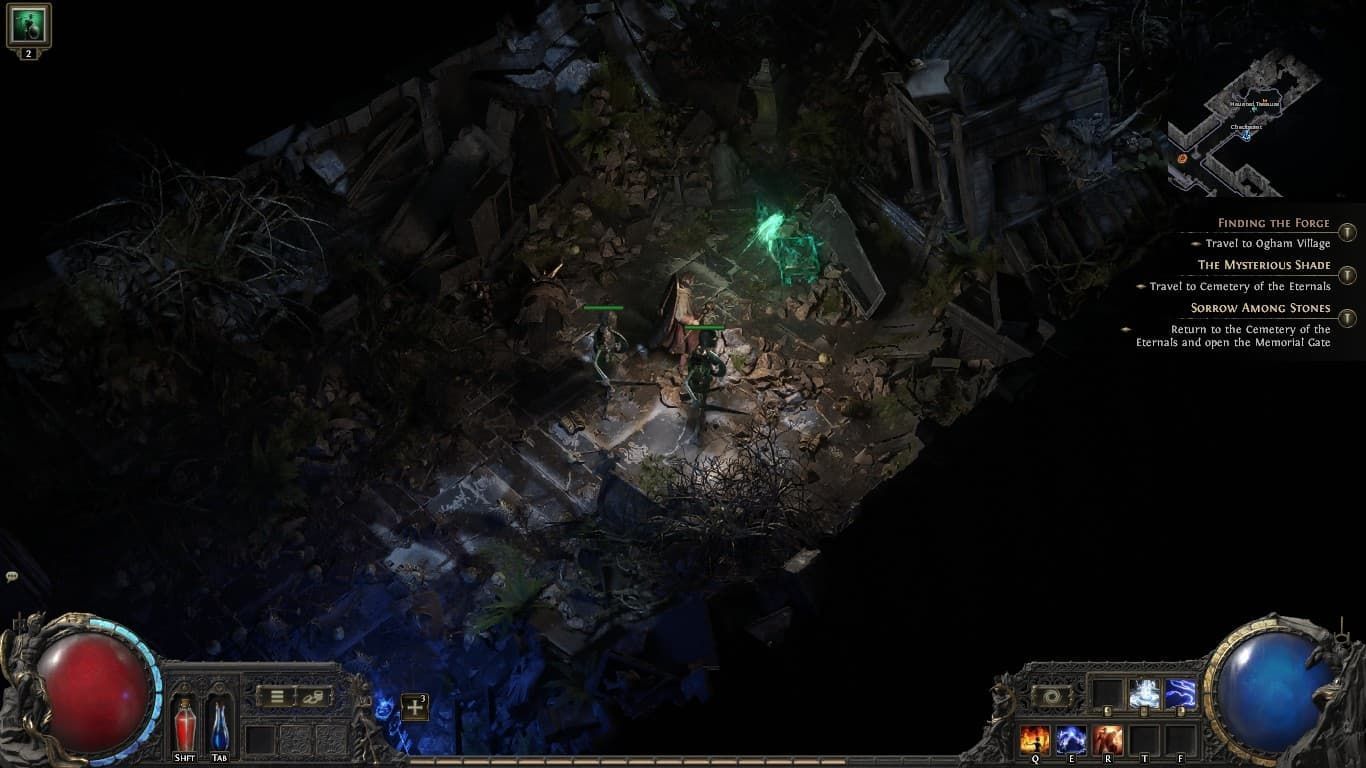Cast the lightning skill bound to E

pyautogui.click(x=1071, y=738)
